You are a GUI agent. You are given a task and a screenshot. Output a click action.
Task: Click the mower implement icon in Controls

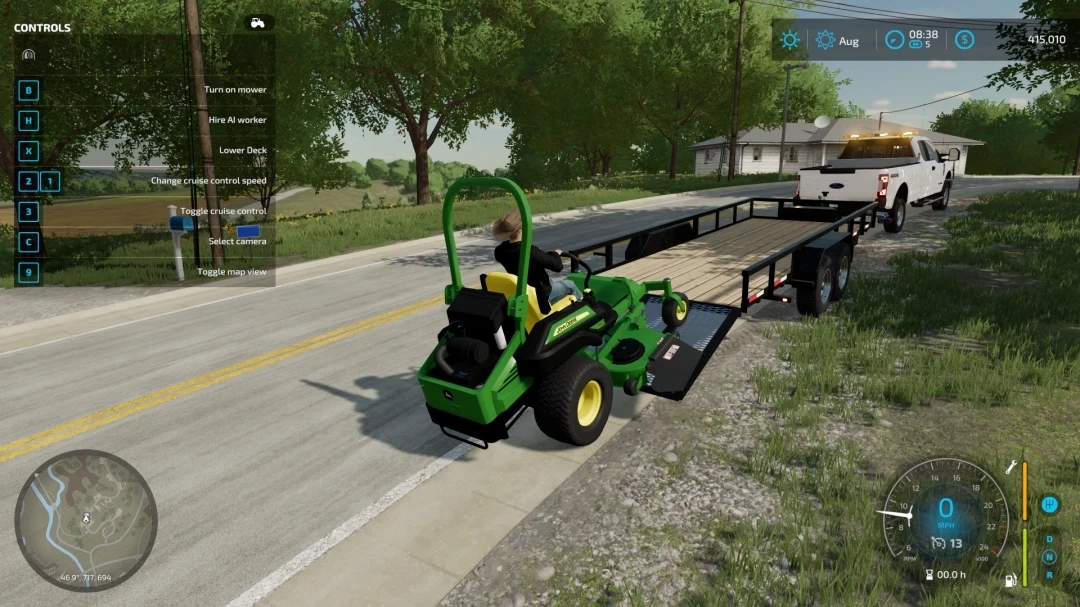28,54
